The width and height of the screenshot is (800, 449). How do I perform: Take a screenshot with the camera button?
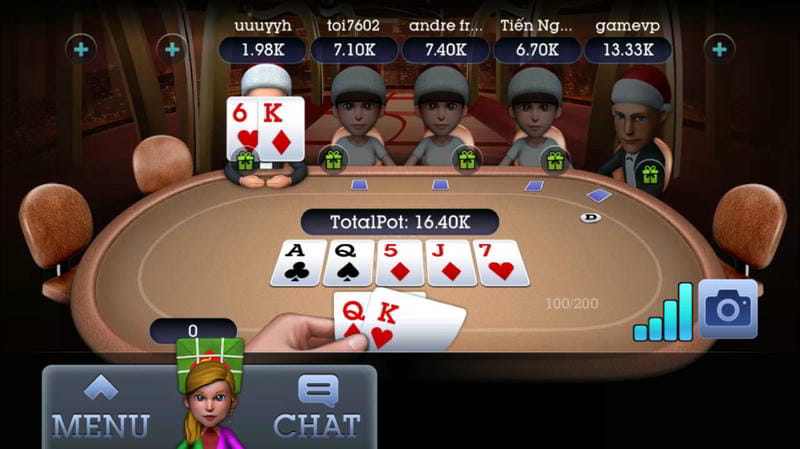click(x=727, y=309)
